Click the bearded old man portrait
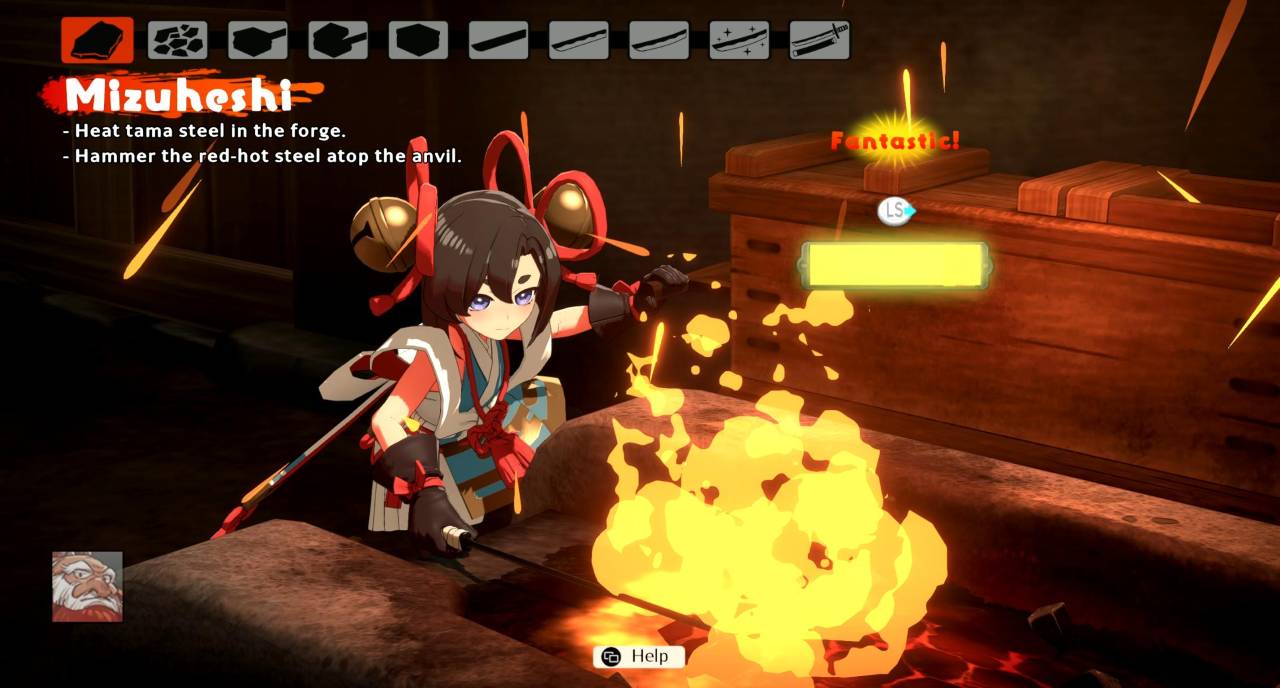Screen dimensions: 1280x688 click(x=88, y=587)
